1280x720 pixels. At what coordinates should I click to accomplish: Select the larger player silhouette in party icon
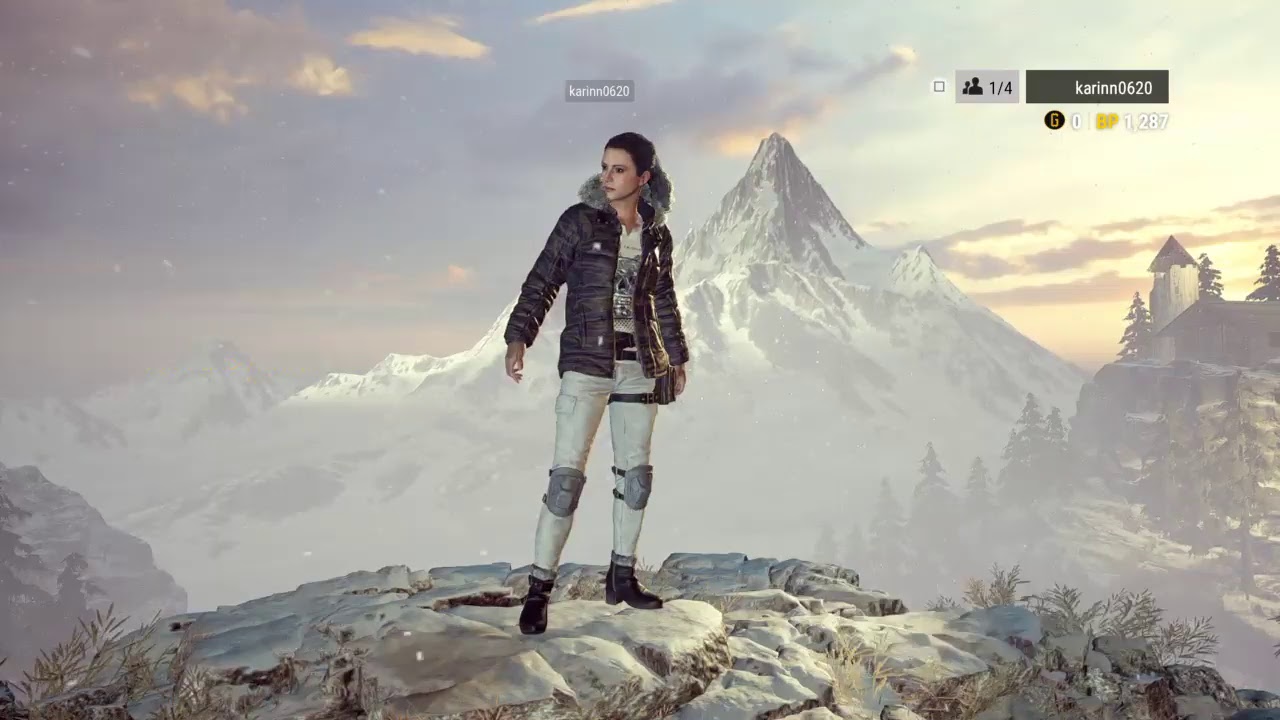(977, 84)
